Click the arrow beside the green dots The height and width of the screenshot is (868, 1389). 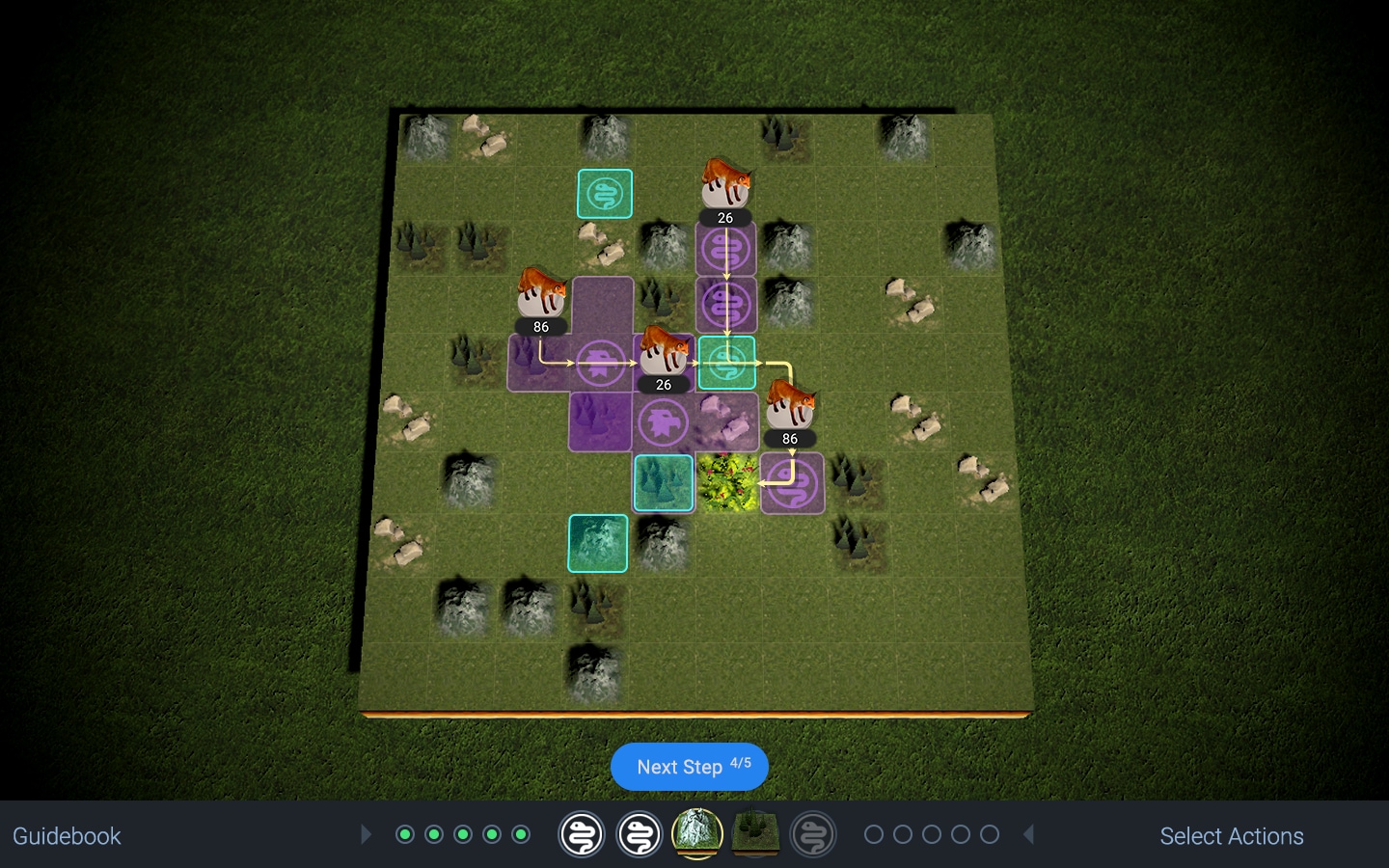(x=366, y=834)
